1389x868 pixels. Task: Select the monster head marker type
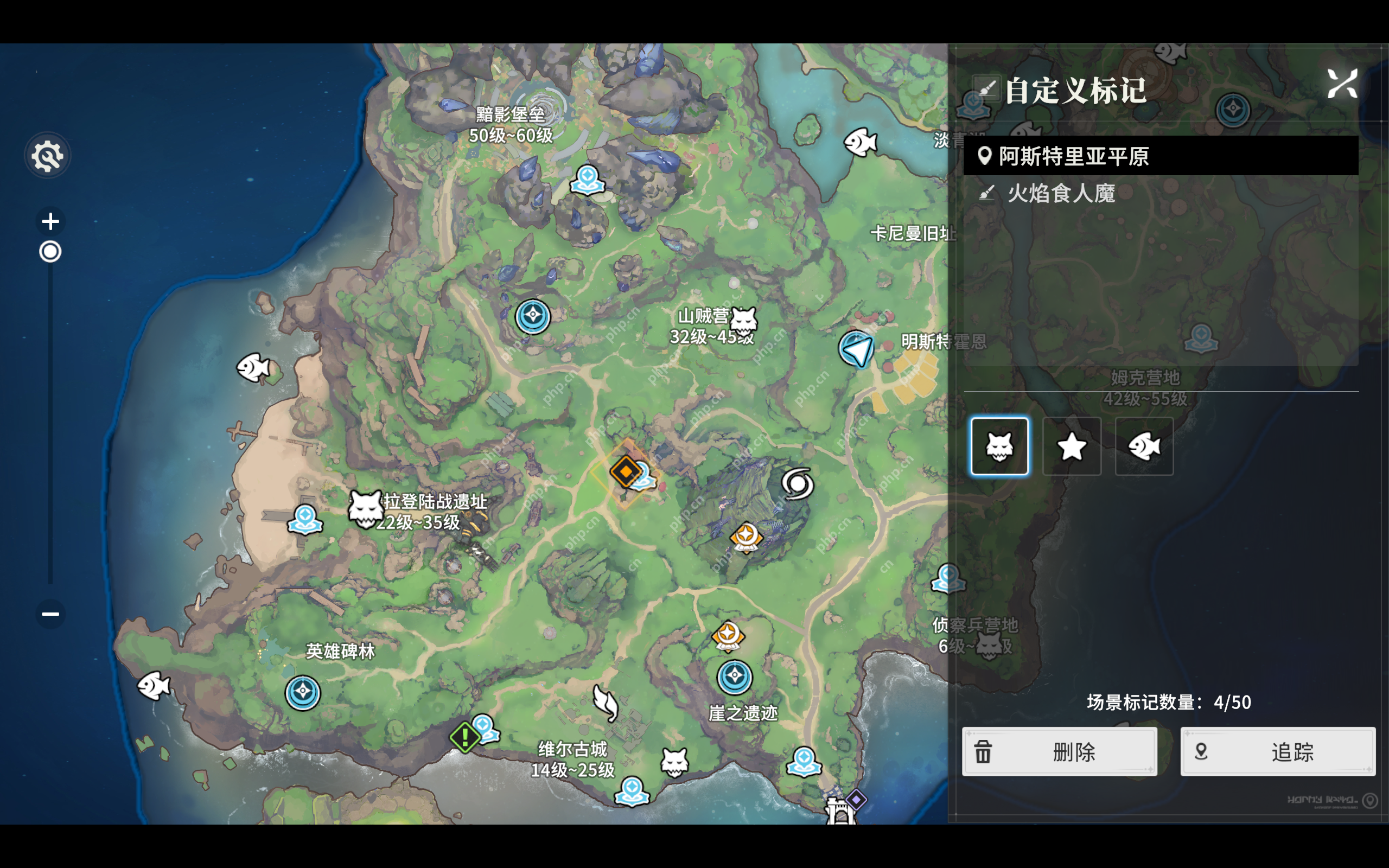[x=1000, y=447]
